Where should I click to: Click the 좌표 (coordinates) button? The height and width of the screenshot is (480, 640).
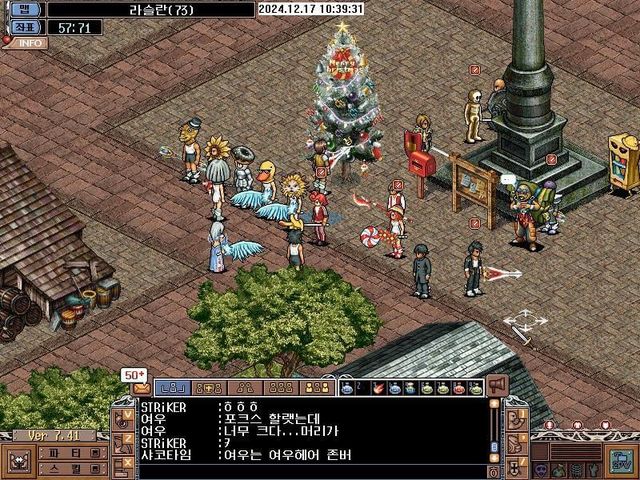point(23,27)
